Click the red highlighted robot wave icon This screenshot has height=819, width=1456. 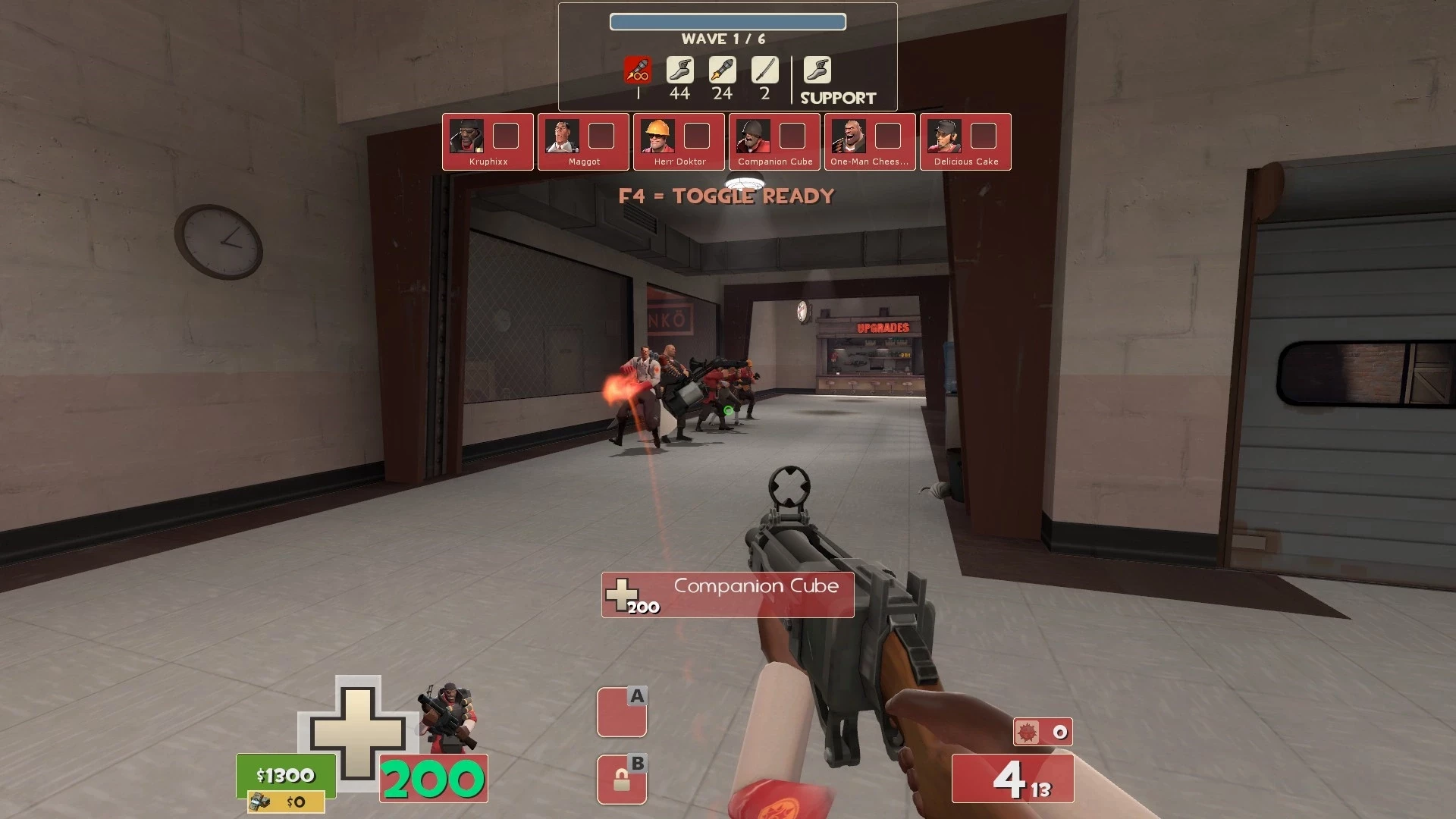(638, 71)
